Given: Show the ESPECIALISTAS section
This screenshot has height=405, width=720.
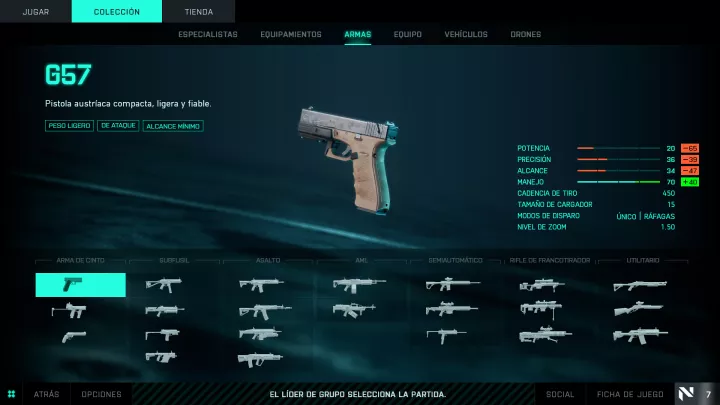Looking at the screenshot, I should coord(208,34).
